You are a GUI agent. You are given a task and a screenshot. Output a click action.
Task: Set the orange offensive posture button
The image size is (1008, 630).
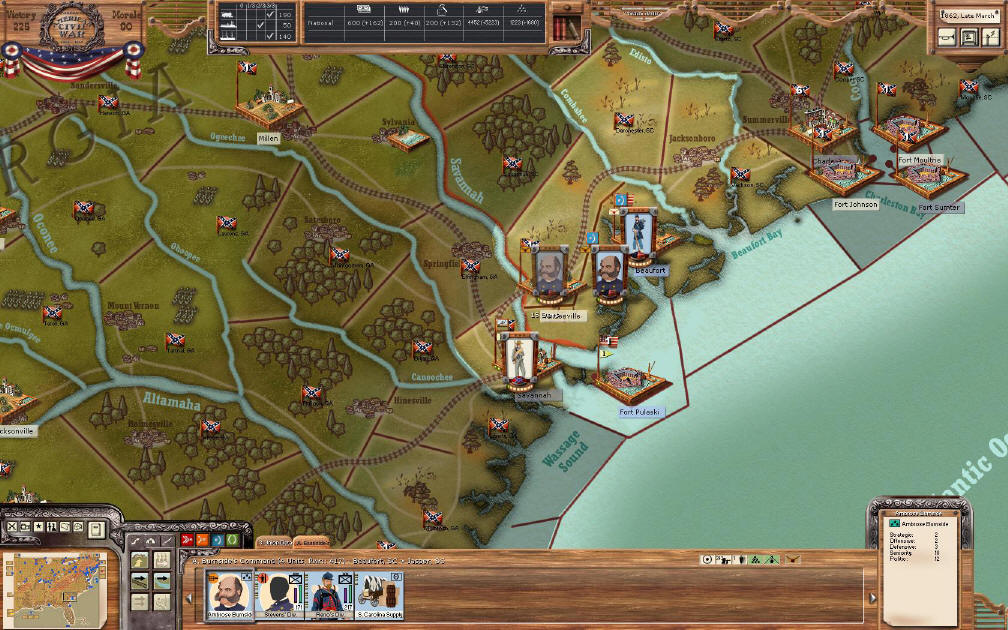pyautogui.click(x=201, y=540)
